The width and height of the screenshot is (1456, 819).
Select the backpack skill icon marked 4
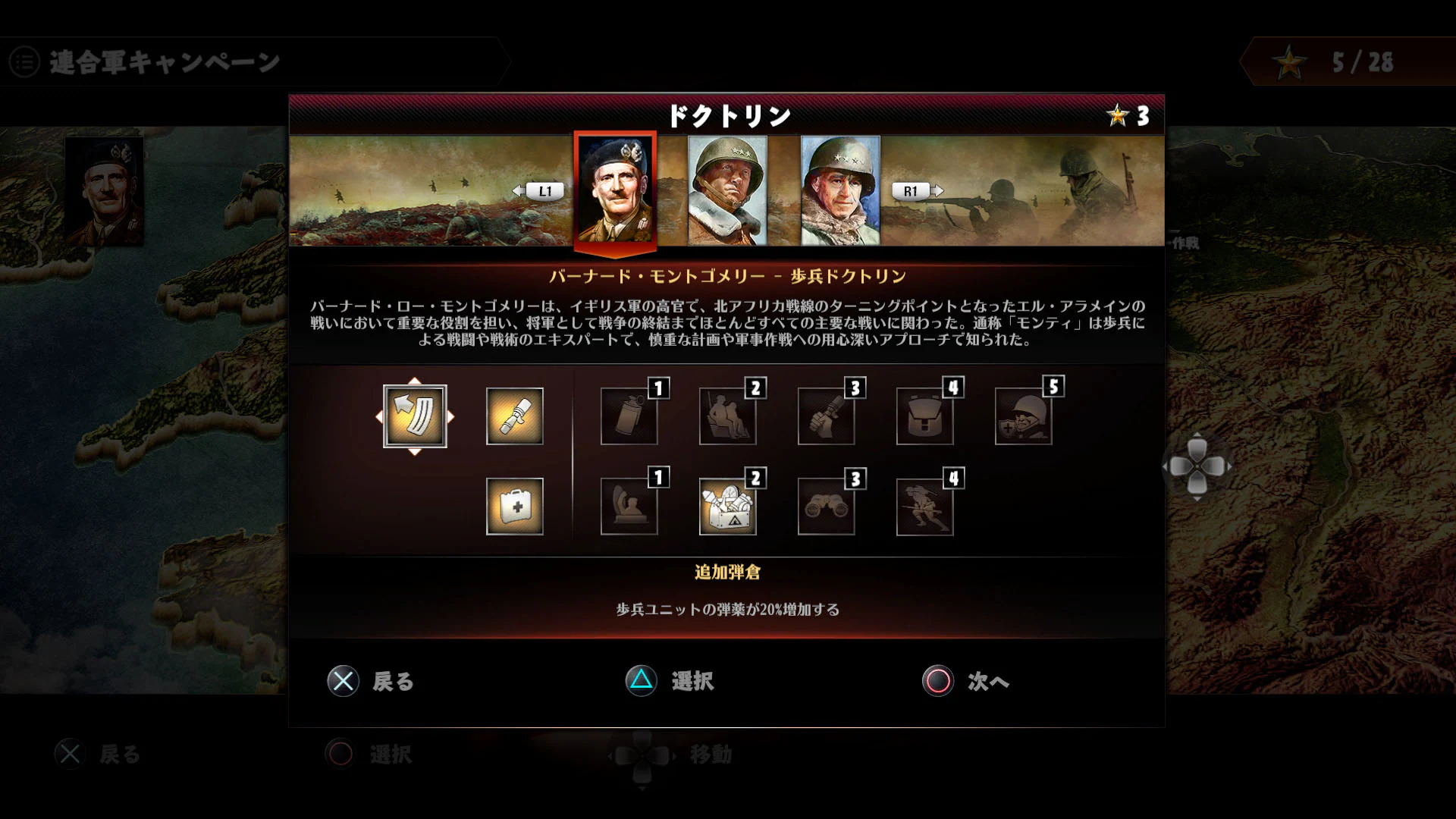(925, 416)
